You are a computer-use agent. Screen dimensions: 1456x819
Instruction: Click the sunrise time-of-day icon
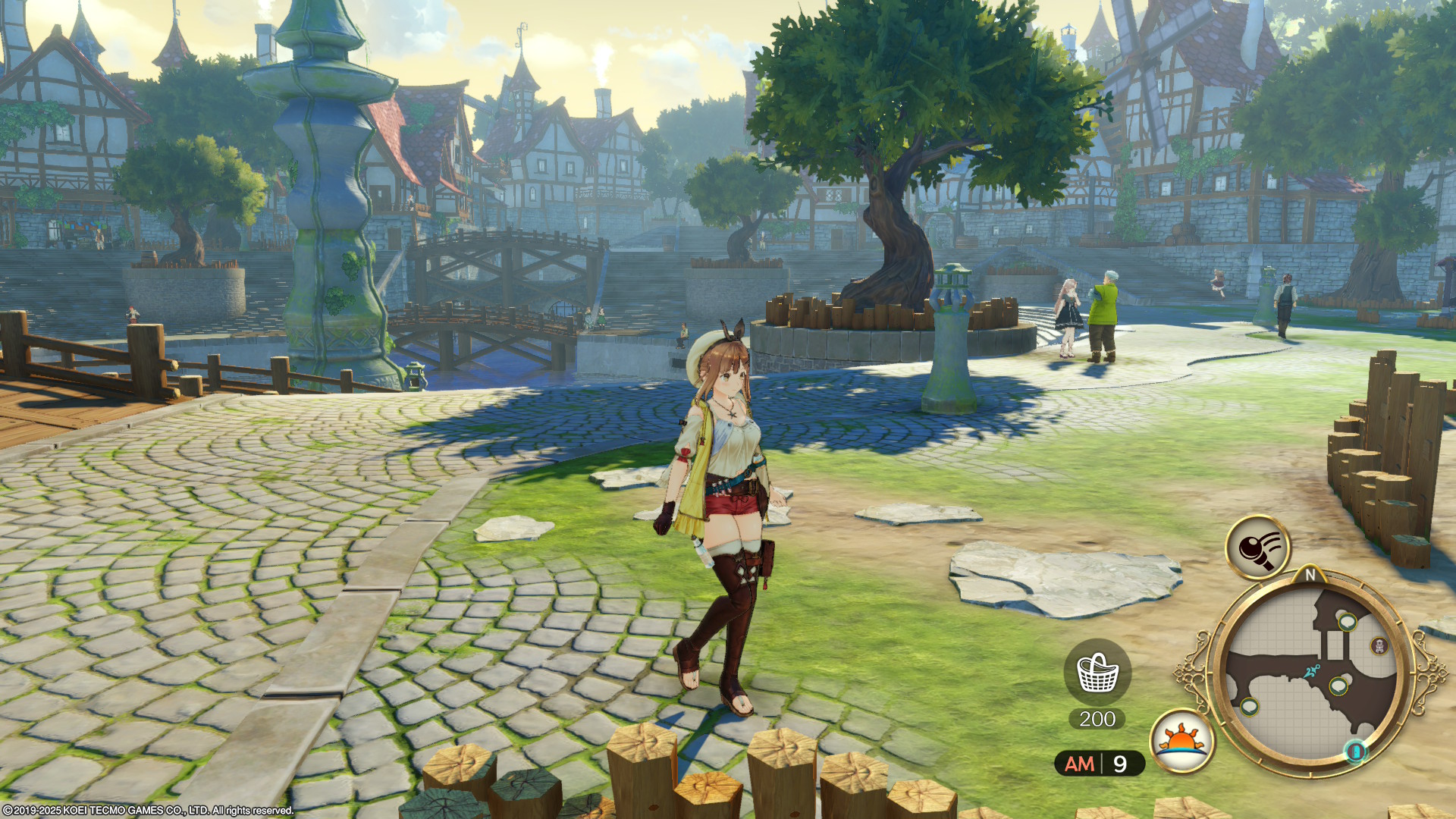[x=1181, y=740]
